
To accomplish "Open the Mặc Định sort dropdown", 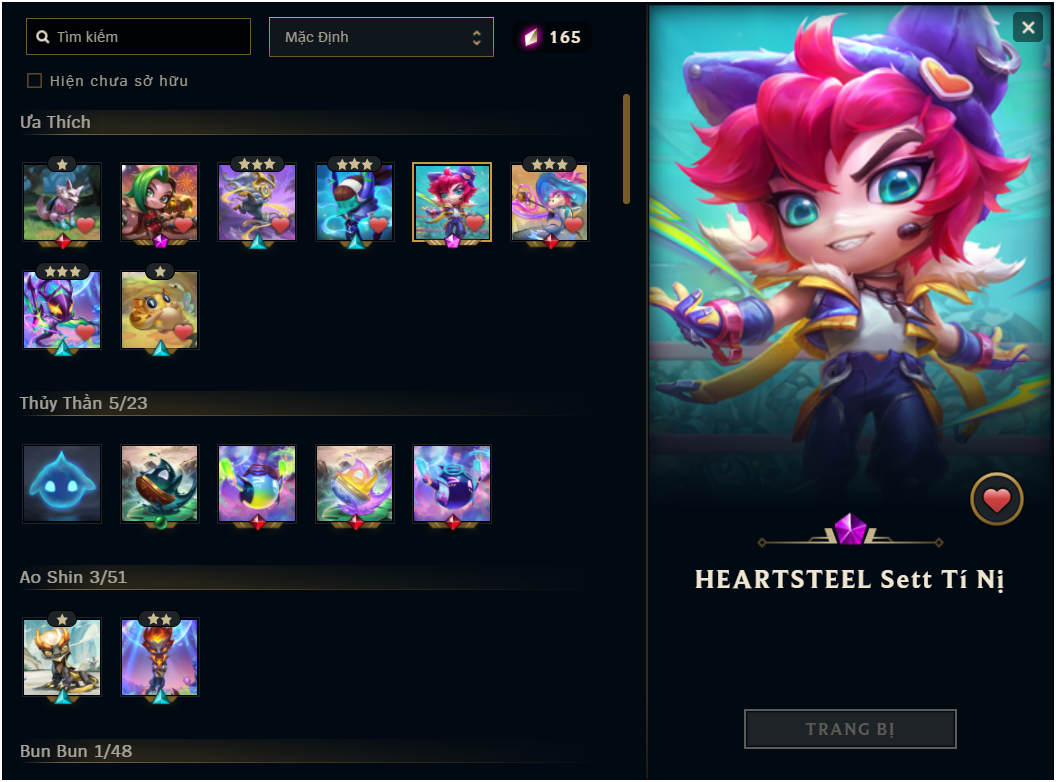I will [381, 37].
